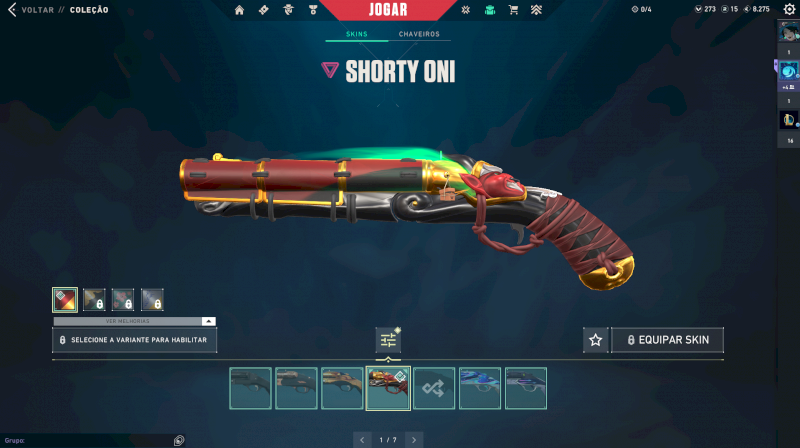The image size is (800, 448).
Task: Switch to the Chaveiros tab
Action: pyautogui.click(x=419, y=34)
